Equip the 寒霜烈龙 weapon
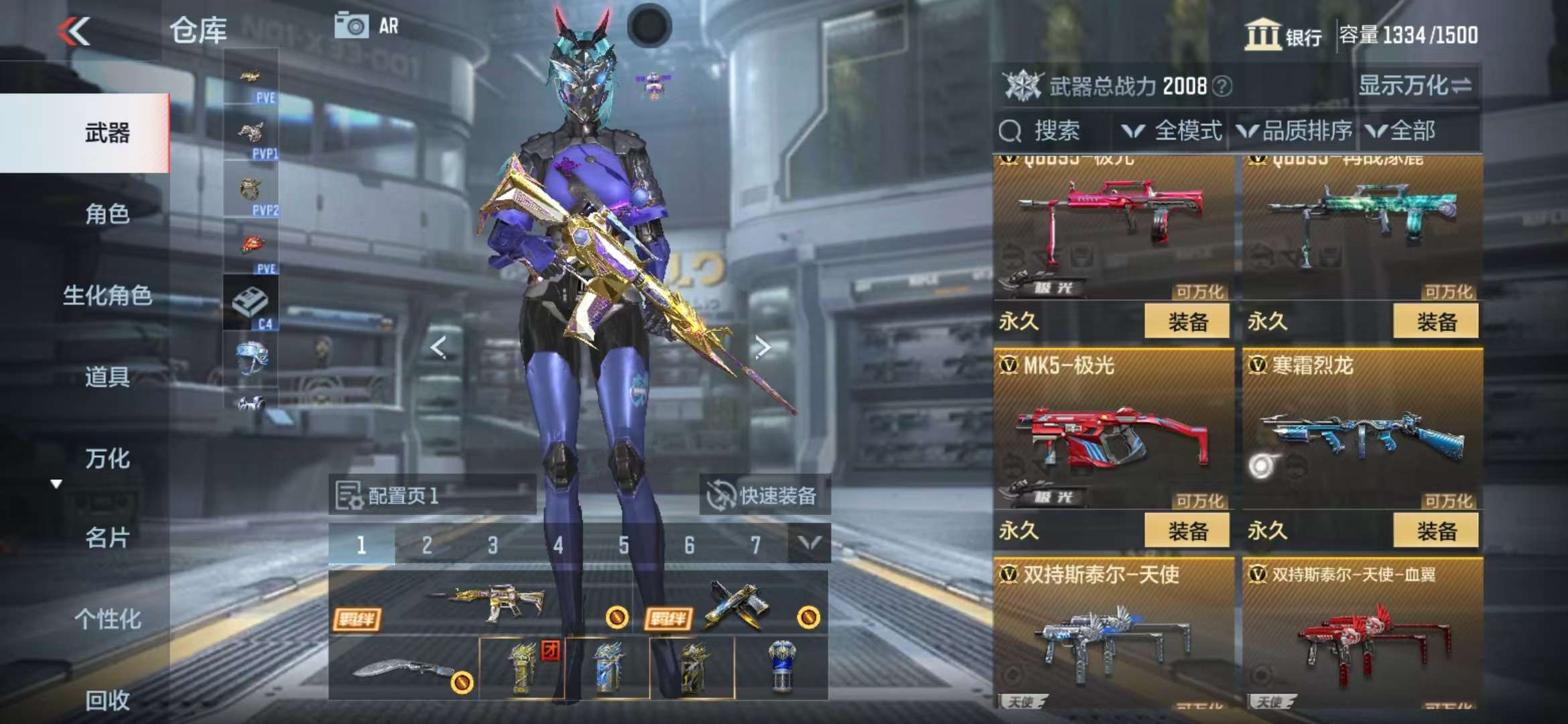This screenshot has width=1568, height=724. (x=1435, y=531)
